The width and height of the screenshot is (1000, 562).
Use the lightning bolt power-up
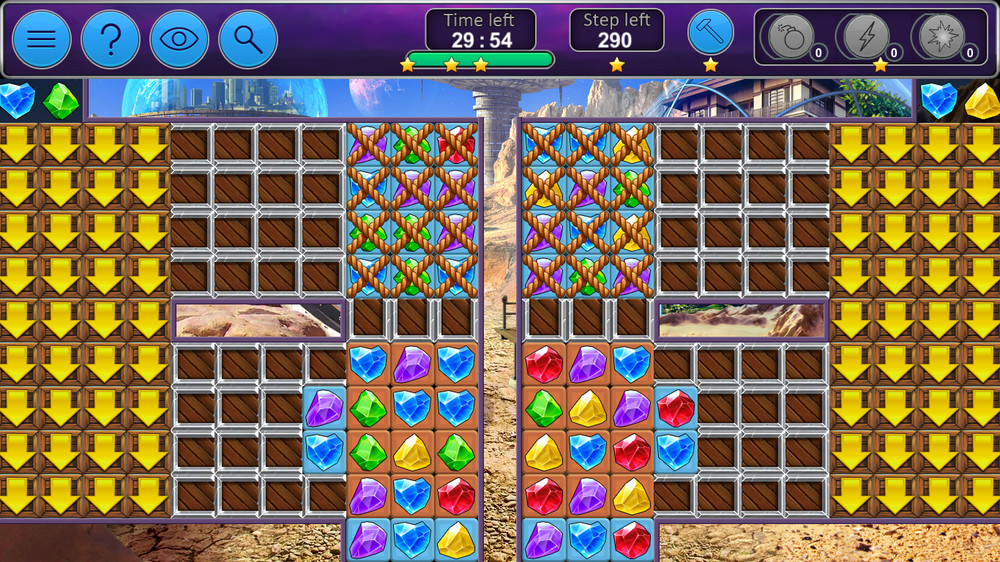[x=866, y=38]
